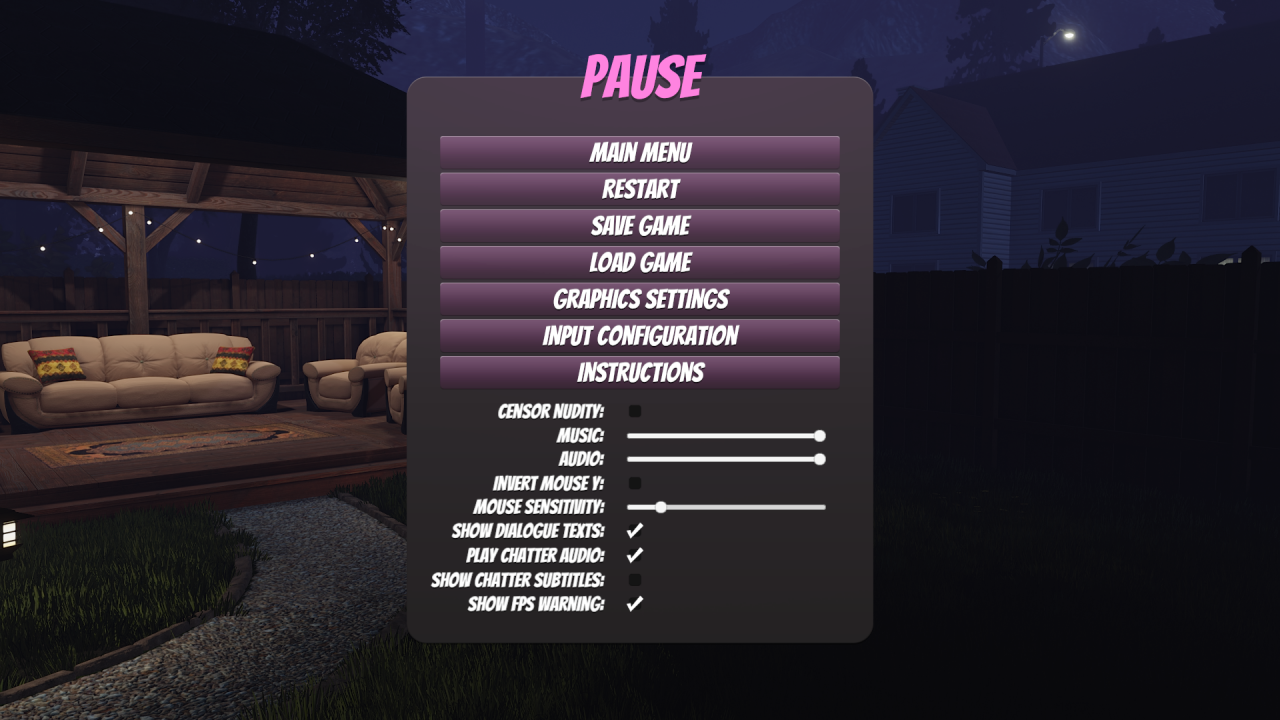Click Save Game button

click(640, 226)
